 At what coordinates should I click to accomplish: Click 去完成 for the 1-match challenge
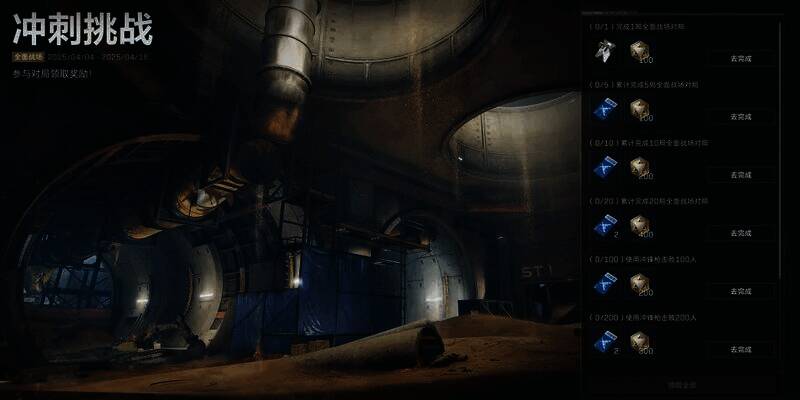(740, 58)
